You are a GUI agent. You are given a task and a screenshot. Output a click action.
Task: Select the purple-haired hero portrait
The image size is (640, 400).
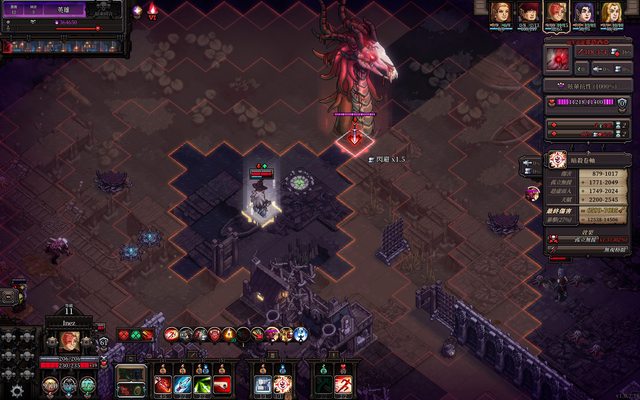pyautogui.click(x=584, y=13)
